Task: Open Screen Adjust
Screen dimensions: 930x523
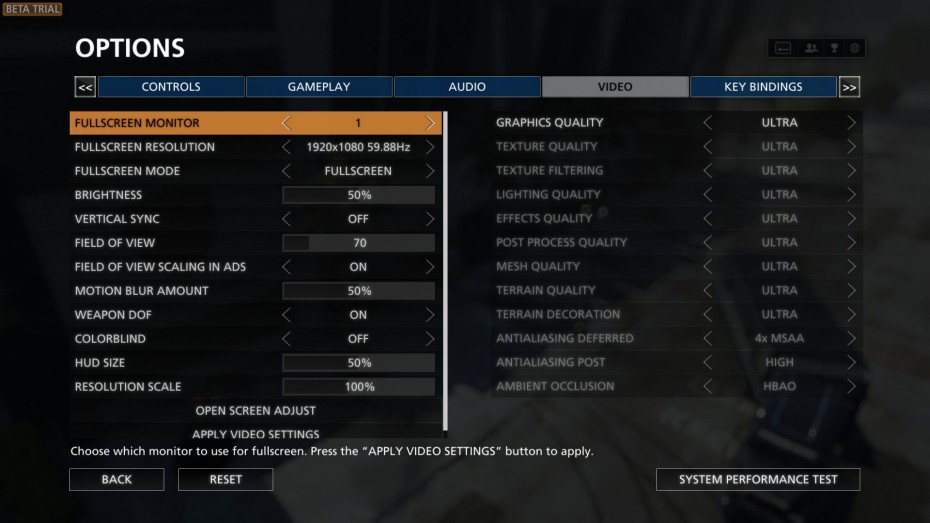Action: click(256, 411)
